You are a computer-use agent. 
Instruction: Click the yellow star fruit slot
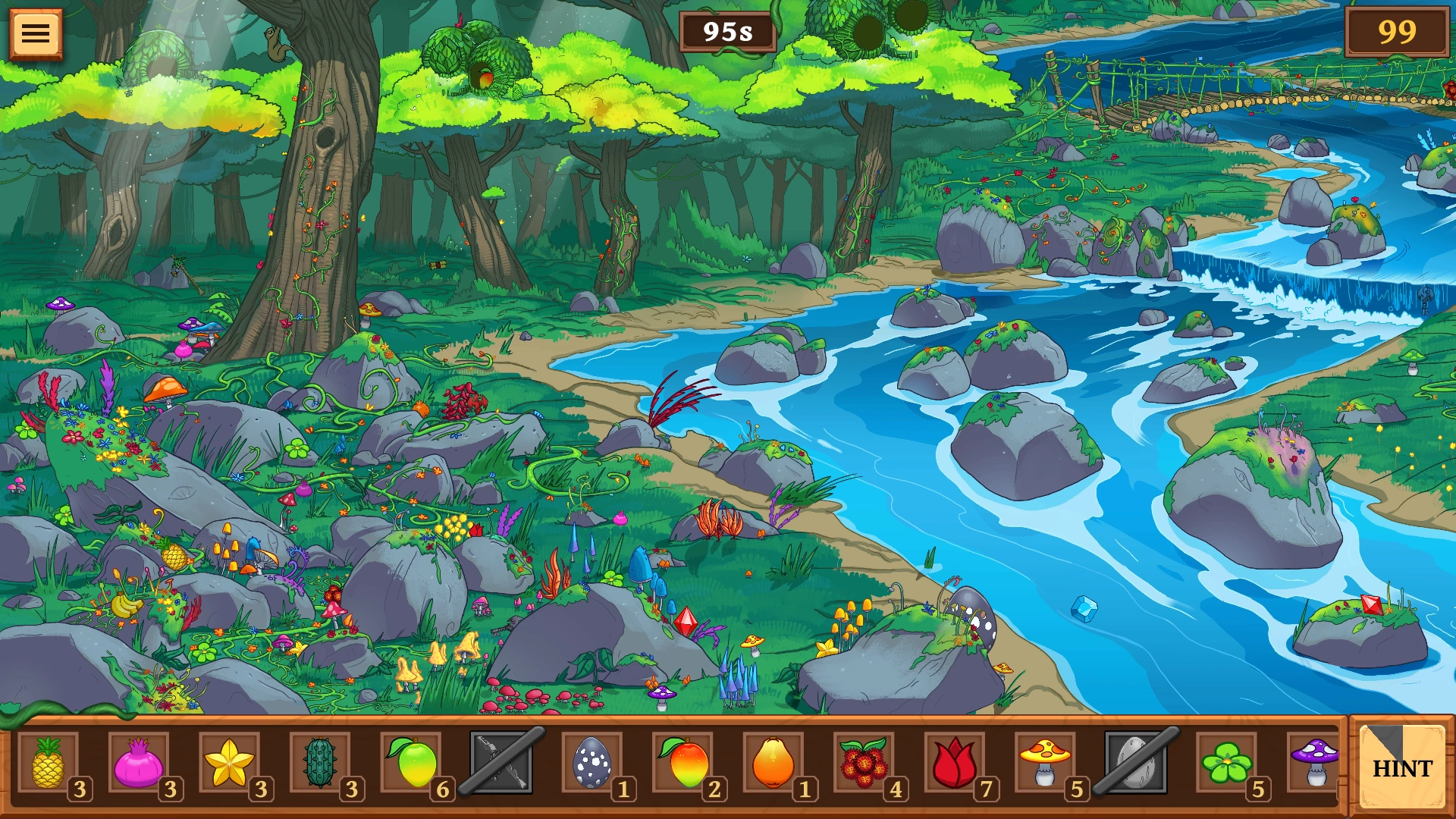coord(229,763)
